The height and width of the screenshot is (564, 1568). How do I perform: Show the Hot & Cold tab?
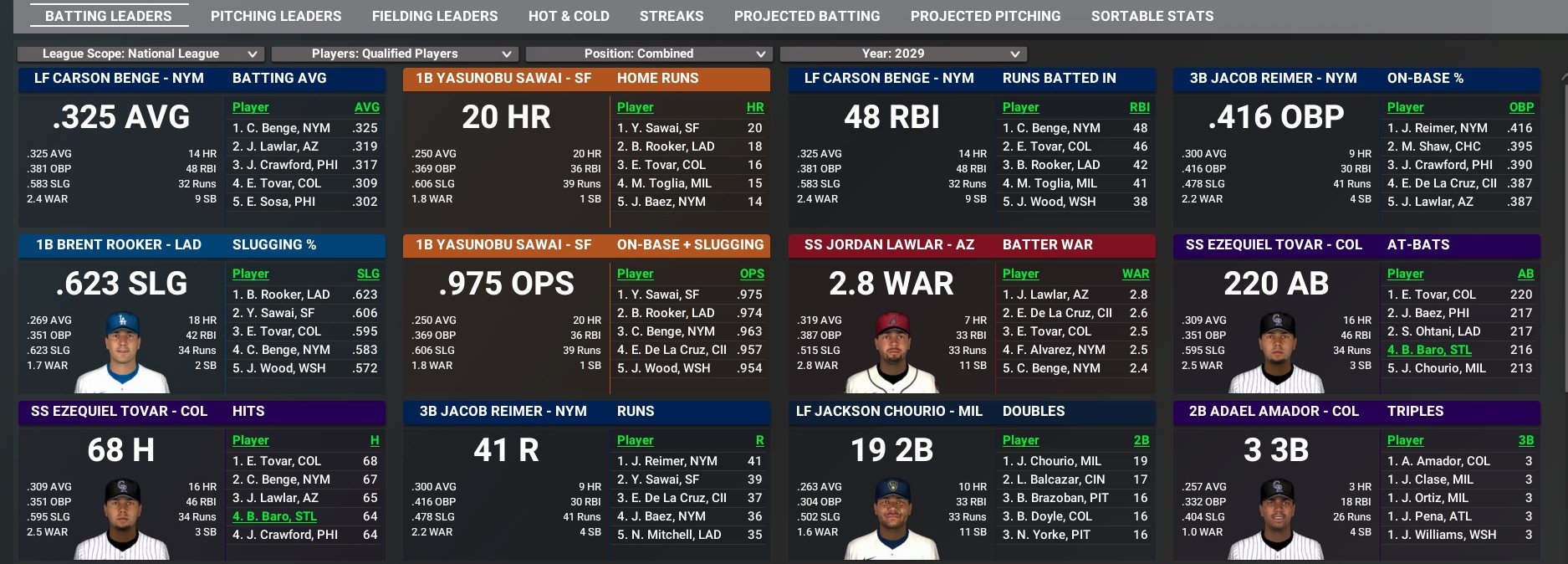(x=569, y=16)
